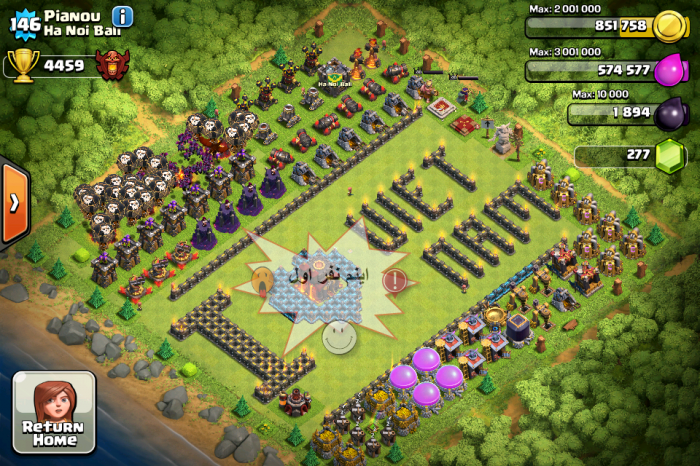
Task: Tap the level 146 experience badge
Action: coord(23,20)
